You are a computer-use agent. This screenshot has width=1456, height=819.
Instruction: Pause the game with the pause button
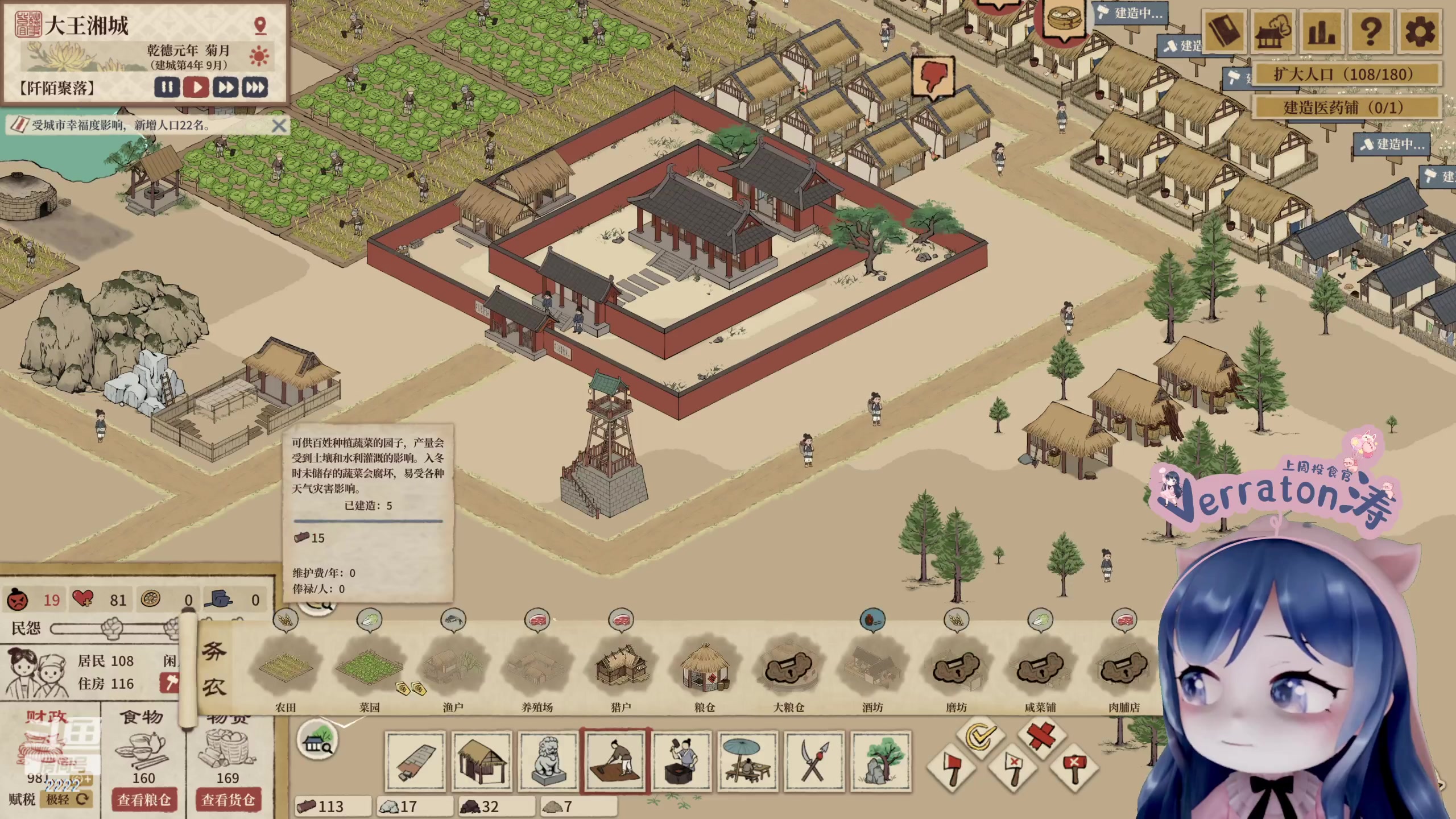pos(167,88)
